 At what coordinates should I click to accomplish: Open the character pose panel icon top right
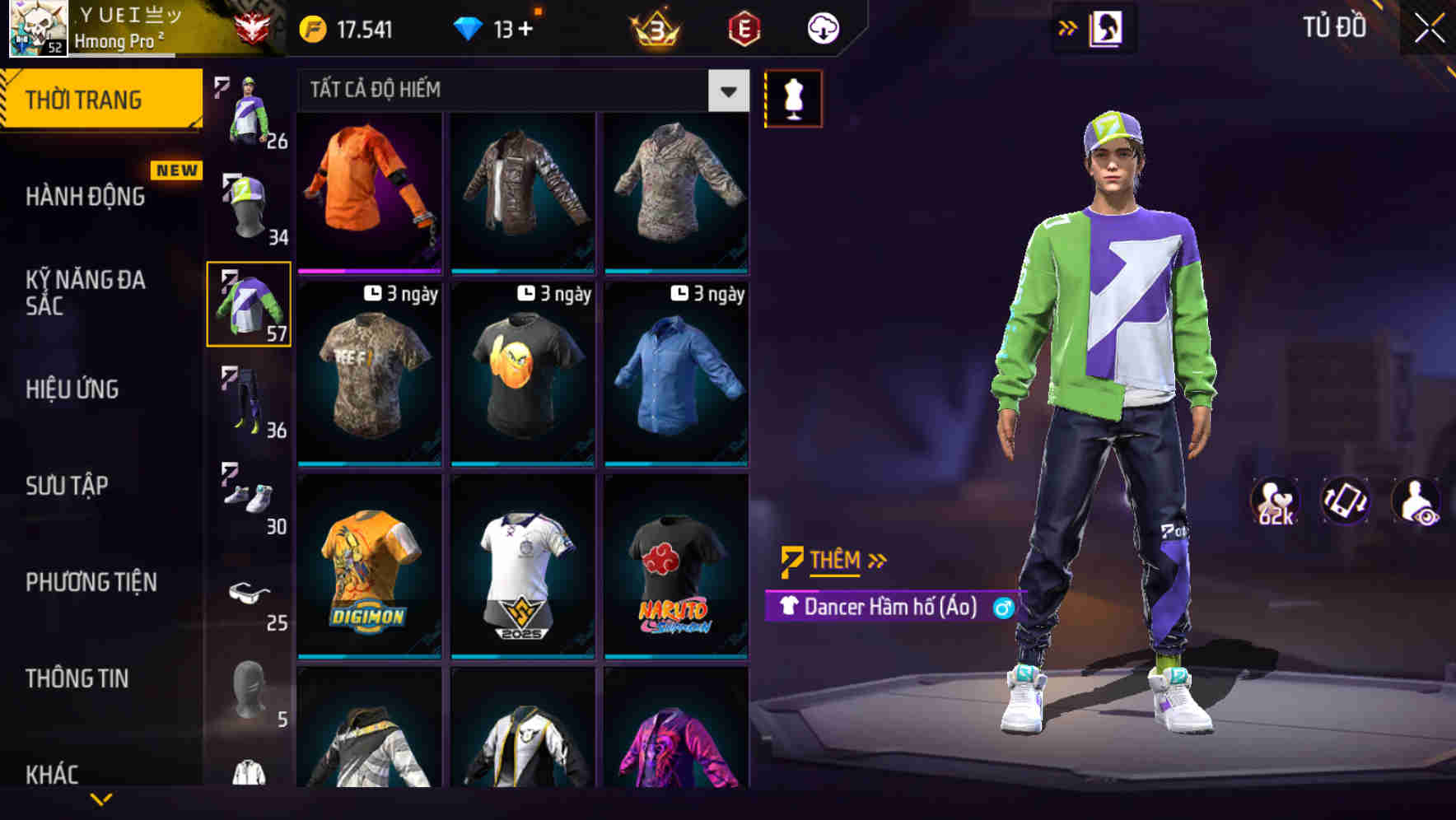pos(1106,27)
